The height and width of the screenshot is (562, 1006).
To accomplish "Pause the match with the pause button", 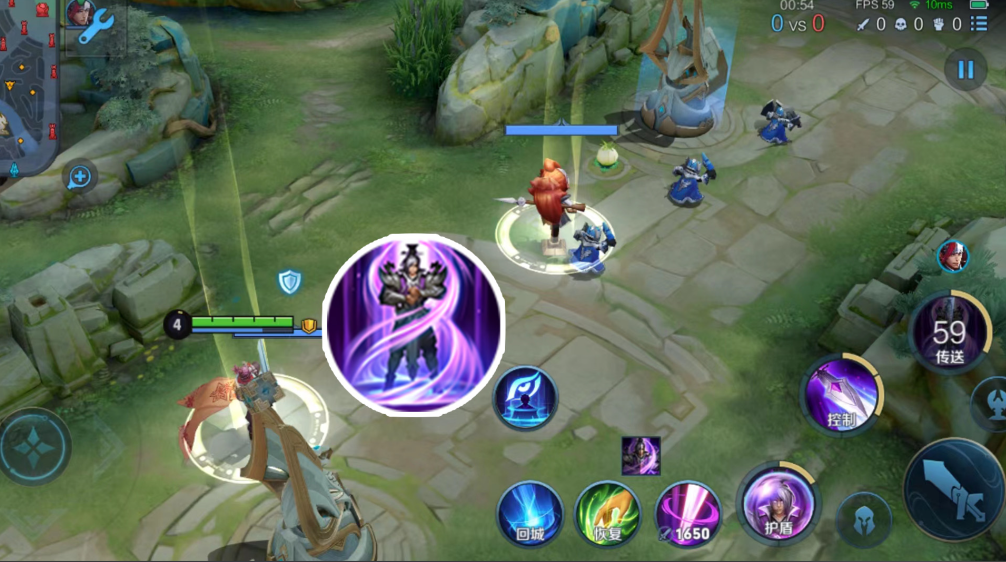I will (965, 70).
